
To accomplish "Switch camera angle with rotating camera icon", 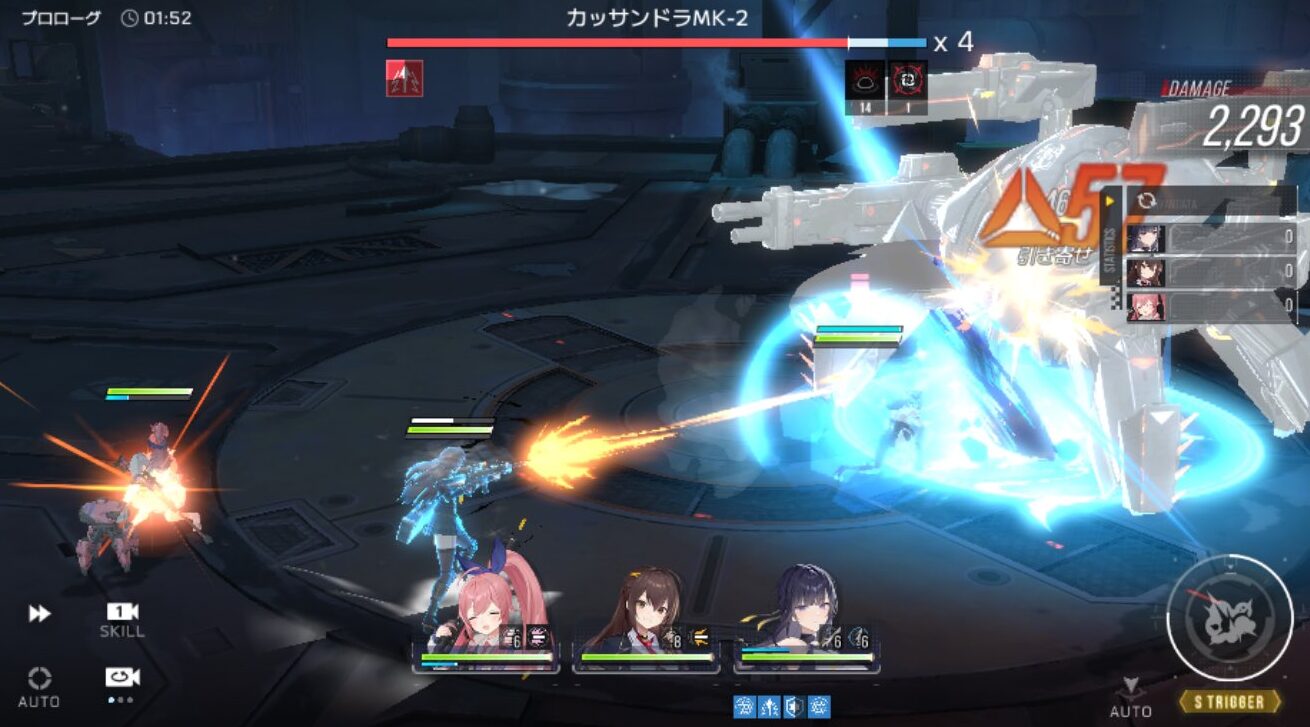I will [122, 678].
